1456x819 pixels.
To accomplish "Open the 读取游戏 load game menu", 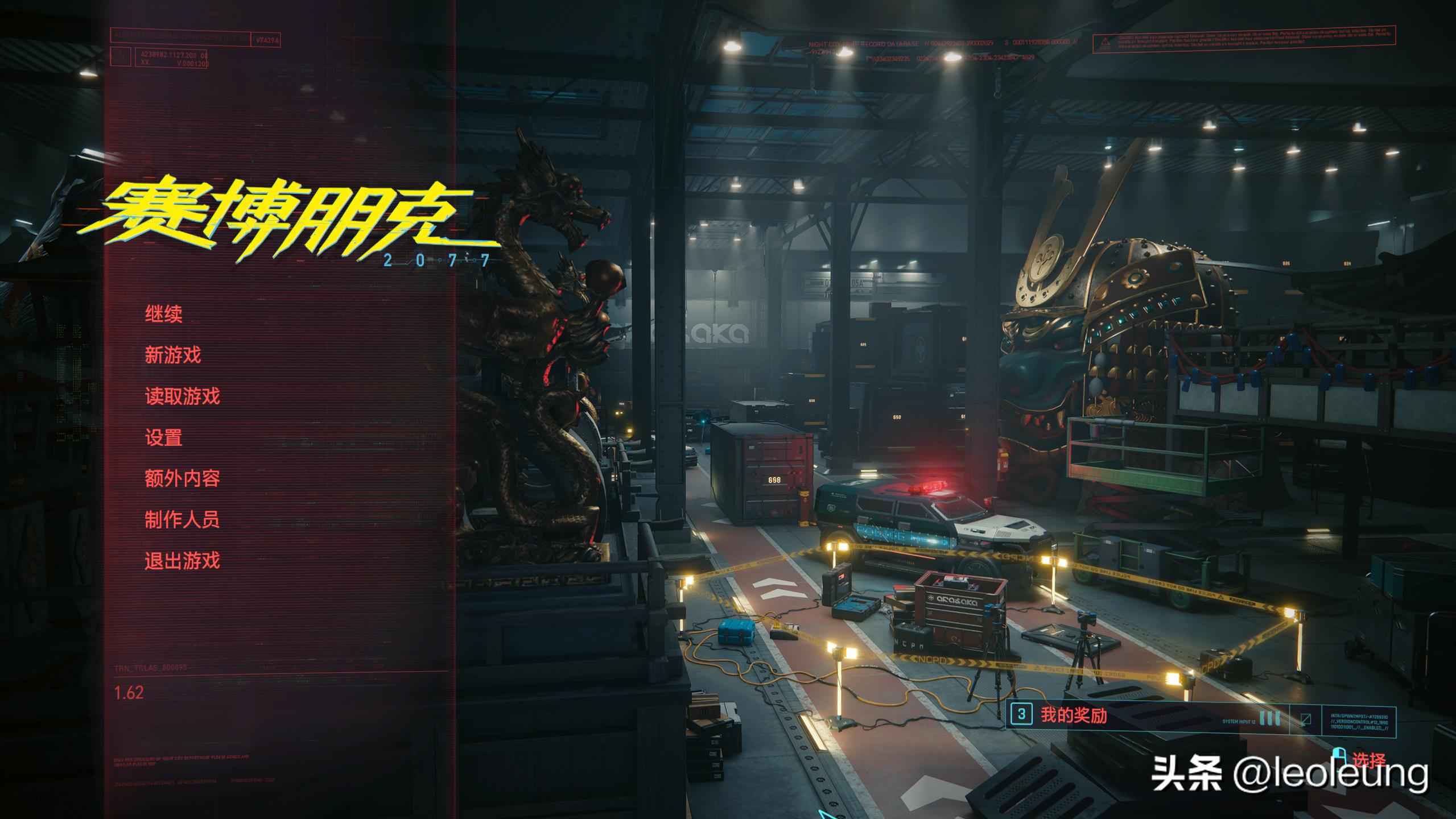I will pyautogui.click(x=182, y=396).
